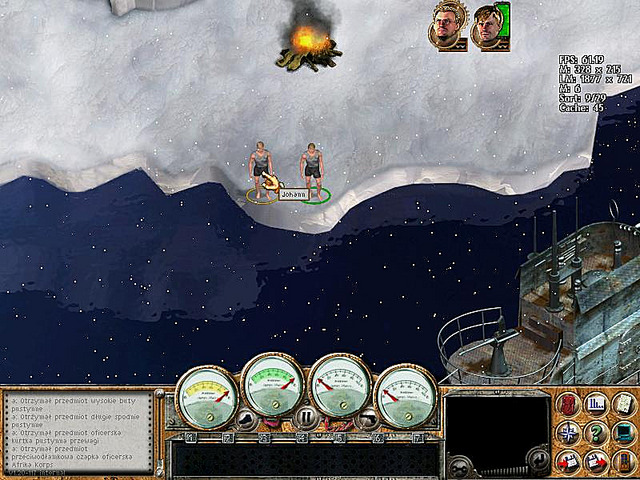
Task: Open help with the green question mark
Action: (596, 432)
